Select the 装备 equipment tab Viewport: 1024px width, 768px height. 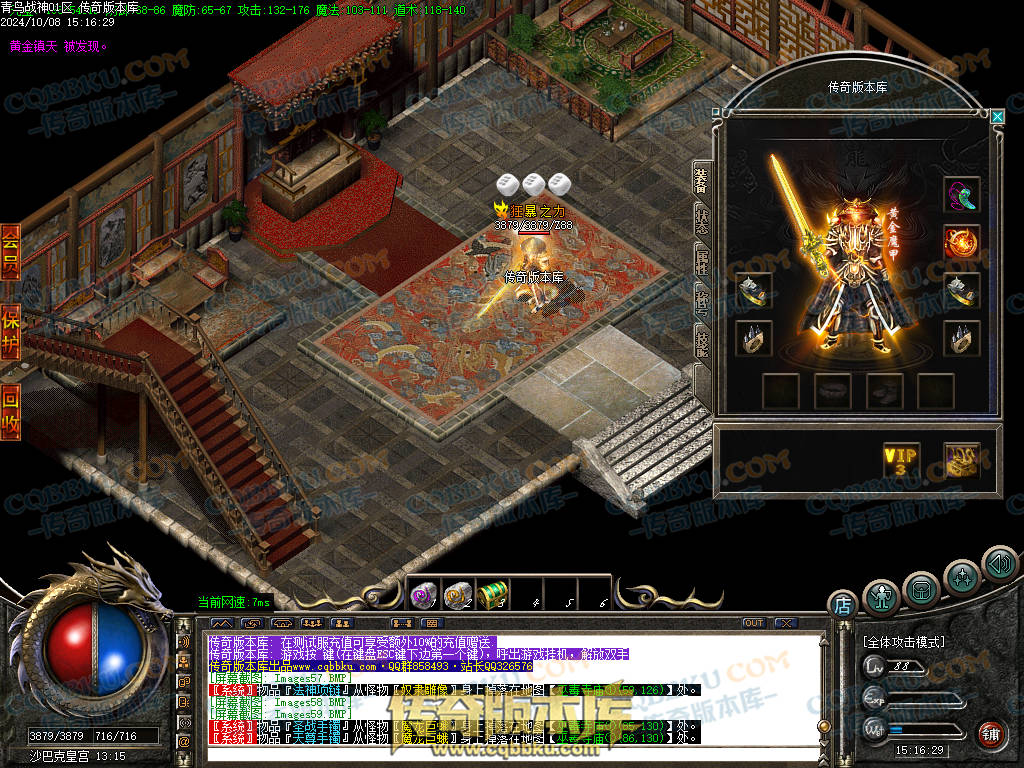[702, 180]
